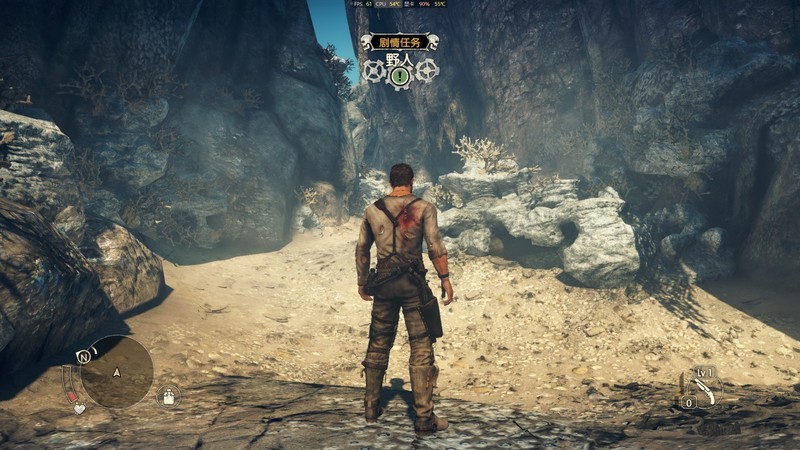Open the 剧情任务 story mission banner
800x450 pixels.
[x=399, y=42]
